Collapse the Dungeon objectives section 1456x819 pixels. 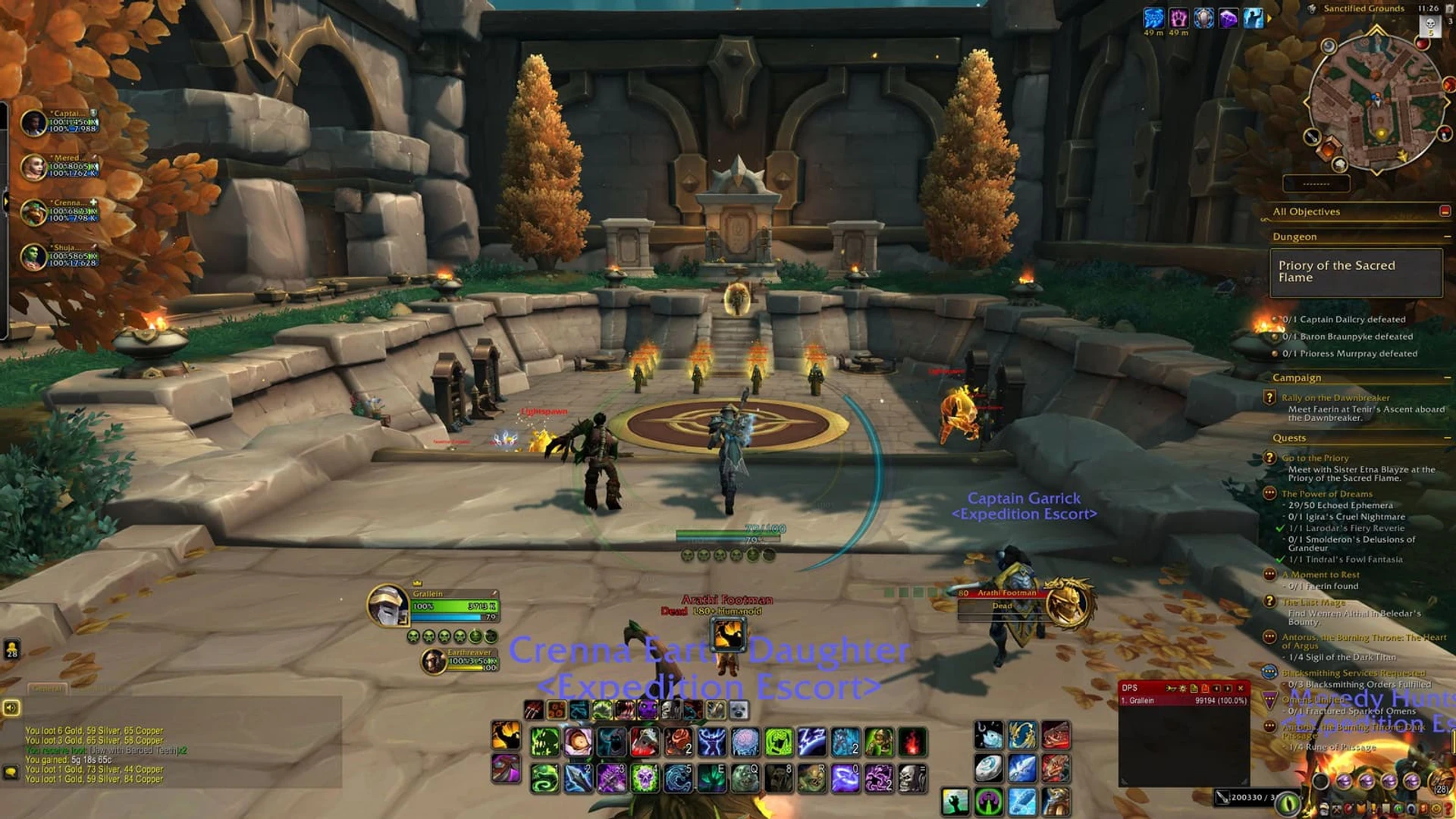point(1449,237)
